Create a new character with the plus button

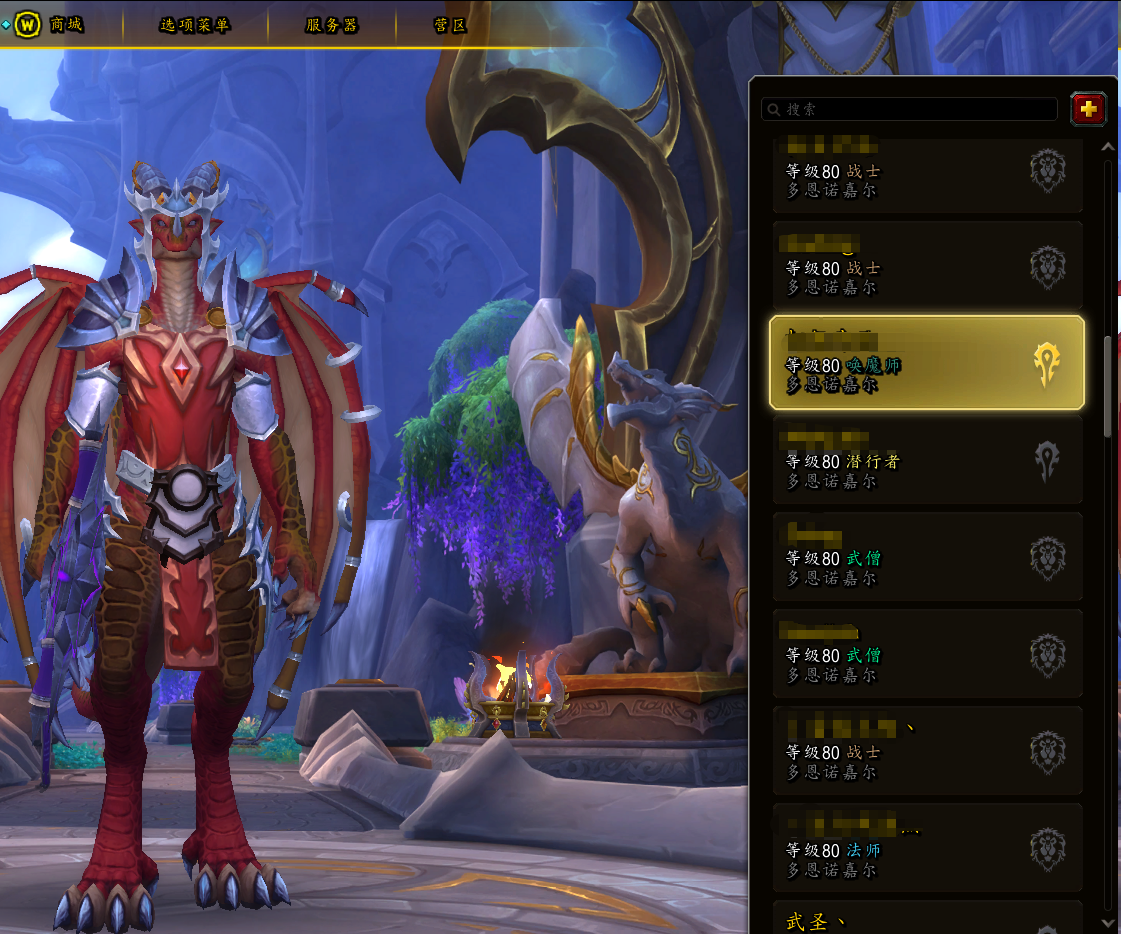[1088, 109]
